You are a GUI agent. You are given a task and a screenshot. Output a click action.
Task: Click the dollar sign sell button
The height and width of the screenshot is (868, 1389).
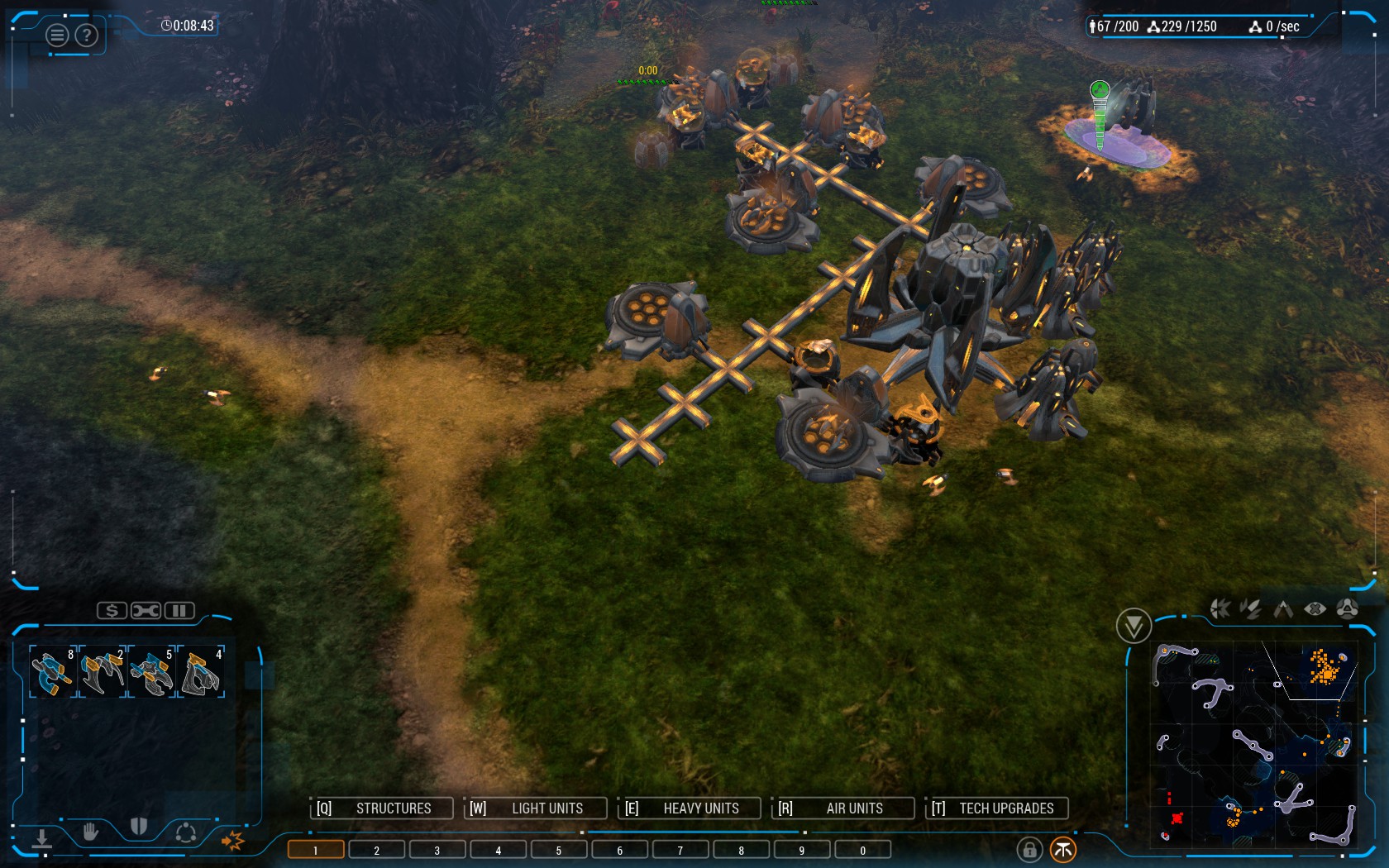tap(112, 611)
